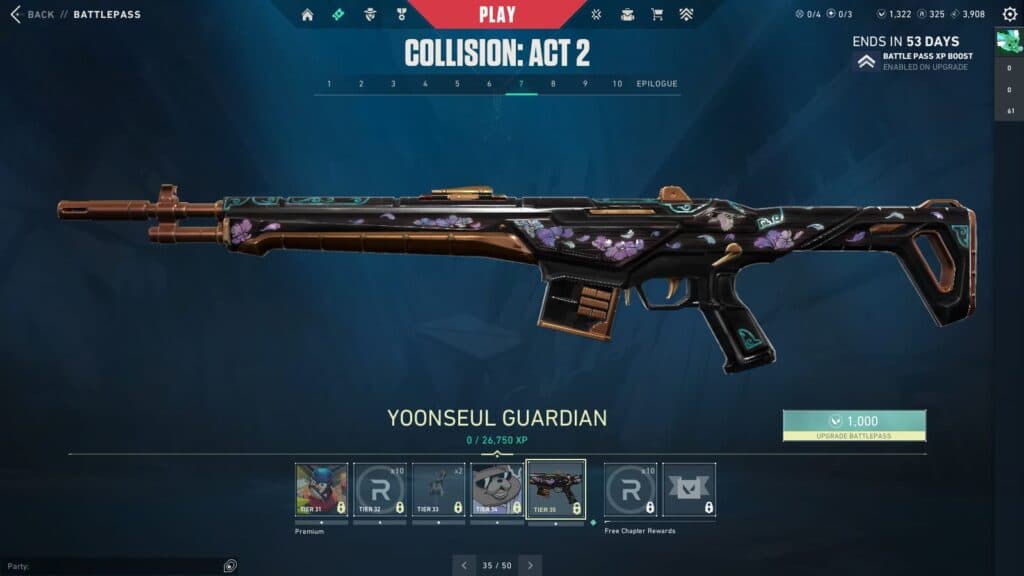The height and width of the screenshot is (576, 1024).
Task: Select chapter 5 of the battlepass
Action: click(x=457, y=84)
